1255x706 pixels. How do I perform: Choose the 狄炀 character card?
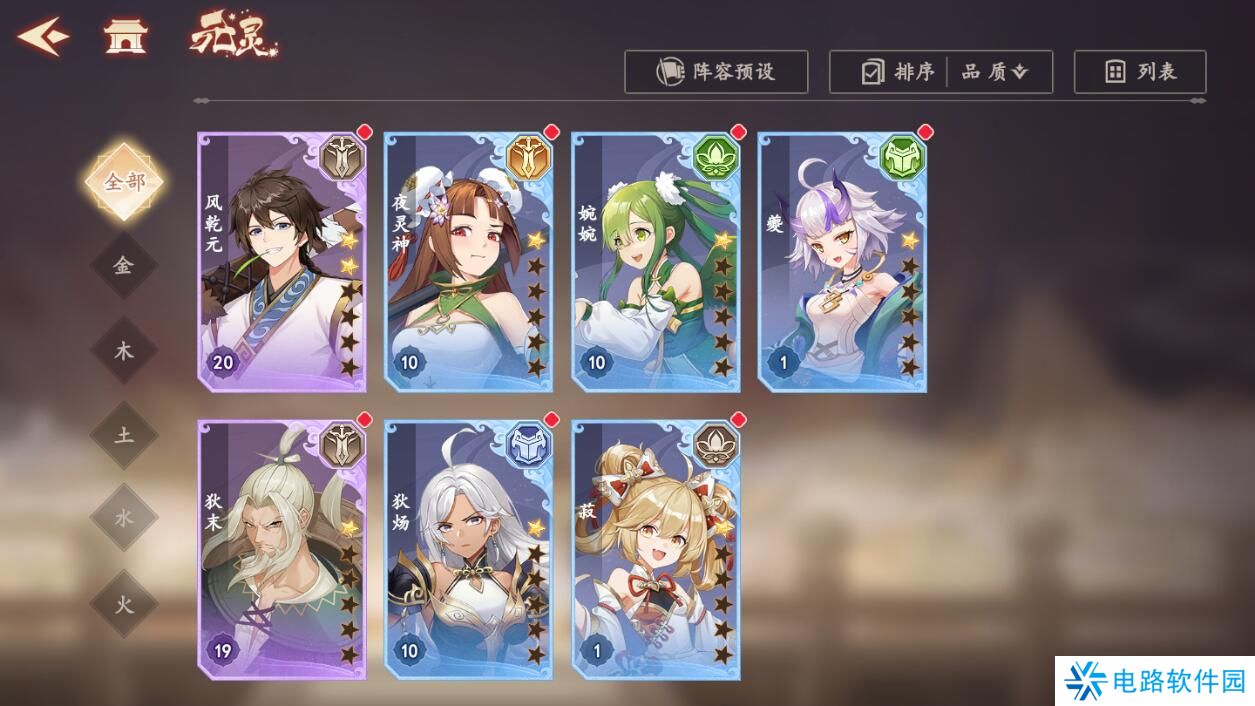point(468,550)
